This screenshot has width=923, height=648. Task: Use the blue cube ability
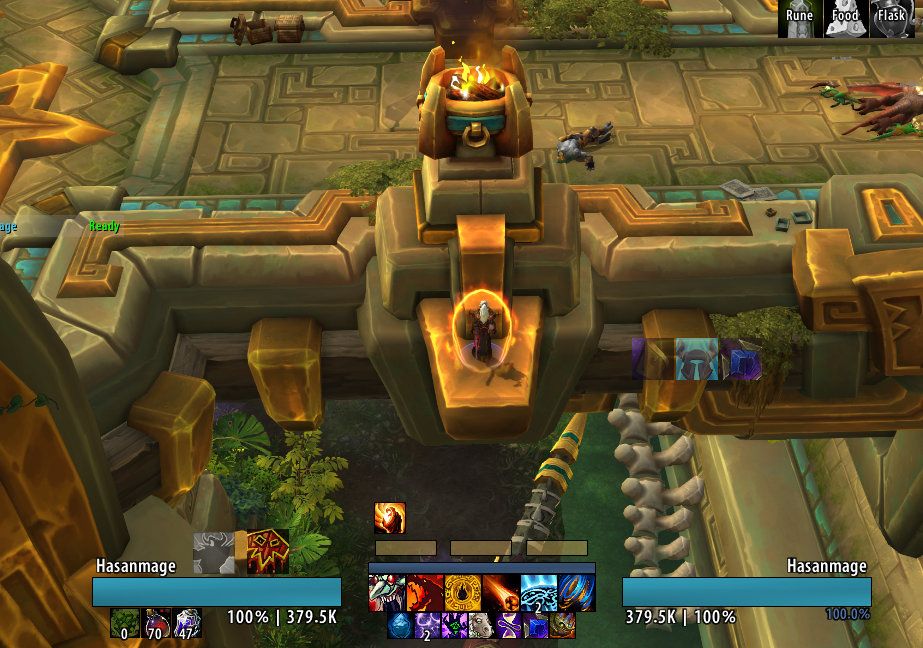pos(536,626)
